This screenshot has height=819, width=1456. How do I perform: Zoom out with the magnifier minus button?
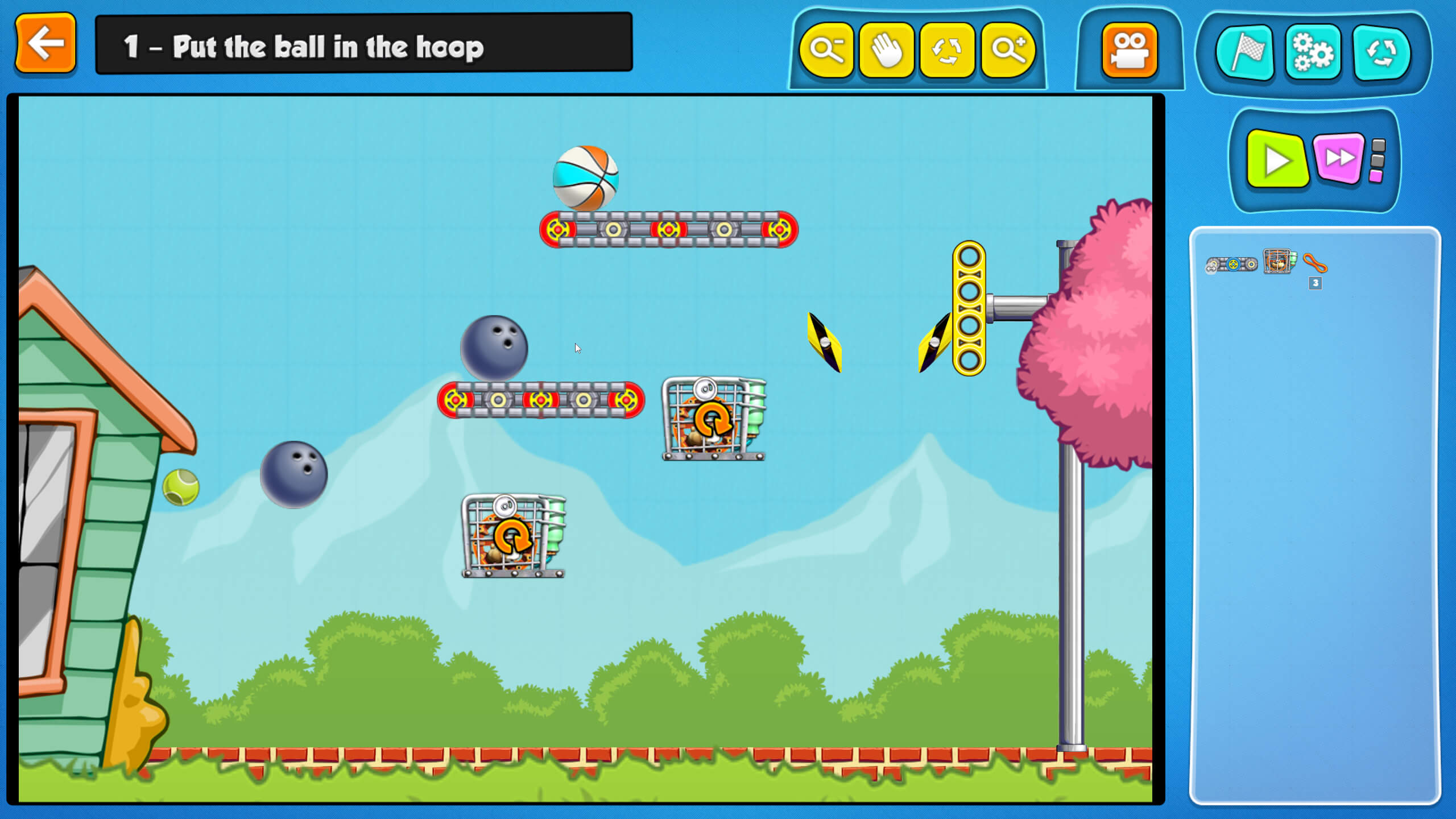pyautogui.click(x=826, y=50)
